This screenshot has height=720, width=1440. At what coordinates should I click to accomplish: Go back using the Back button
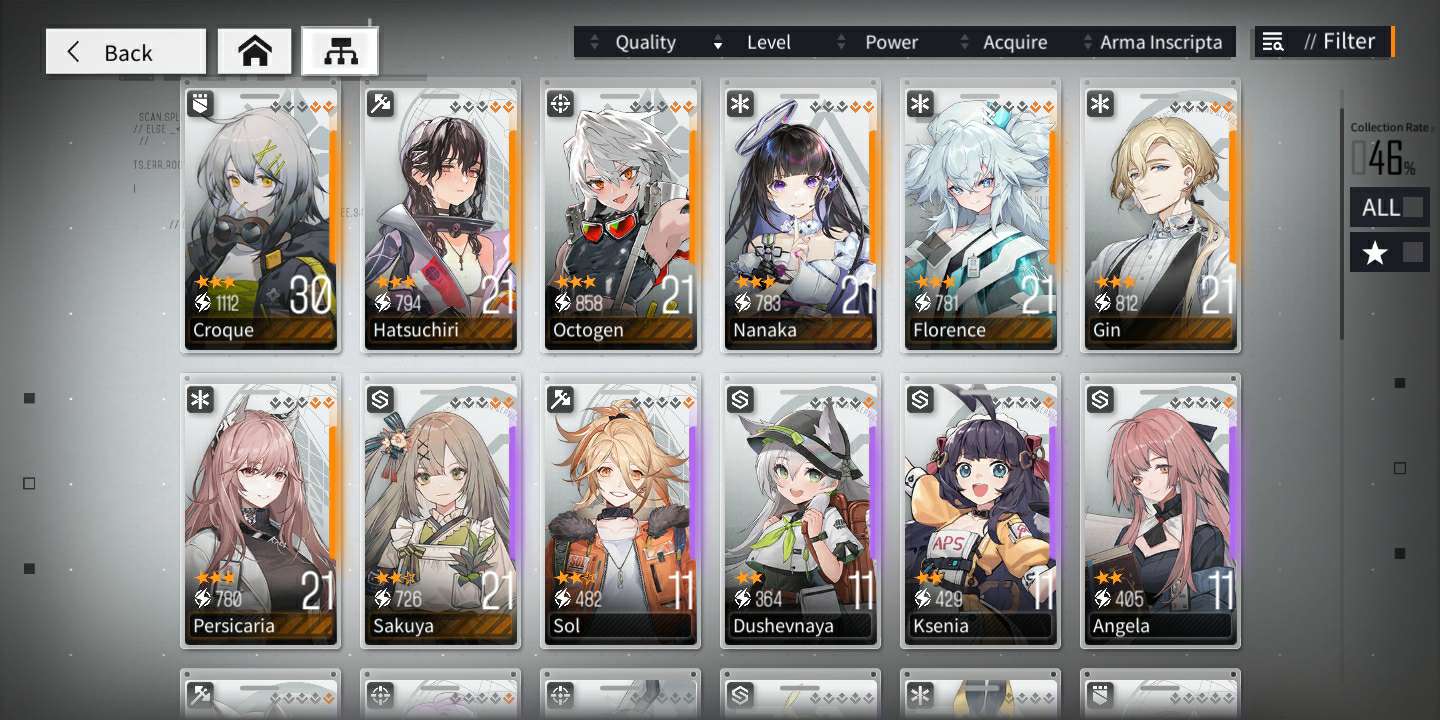(125, 52)
